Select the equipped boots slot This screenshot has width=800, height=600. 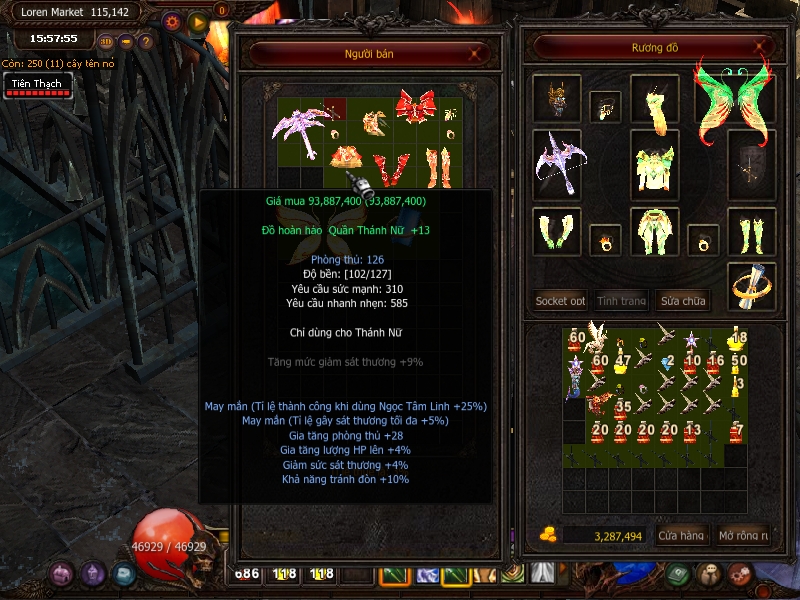751,232
